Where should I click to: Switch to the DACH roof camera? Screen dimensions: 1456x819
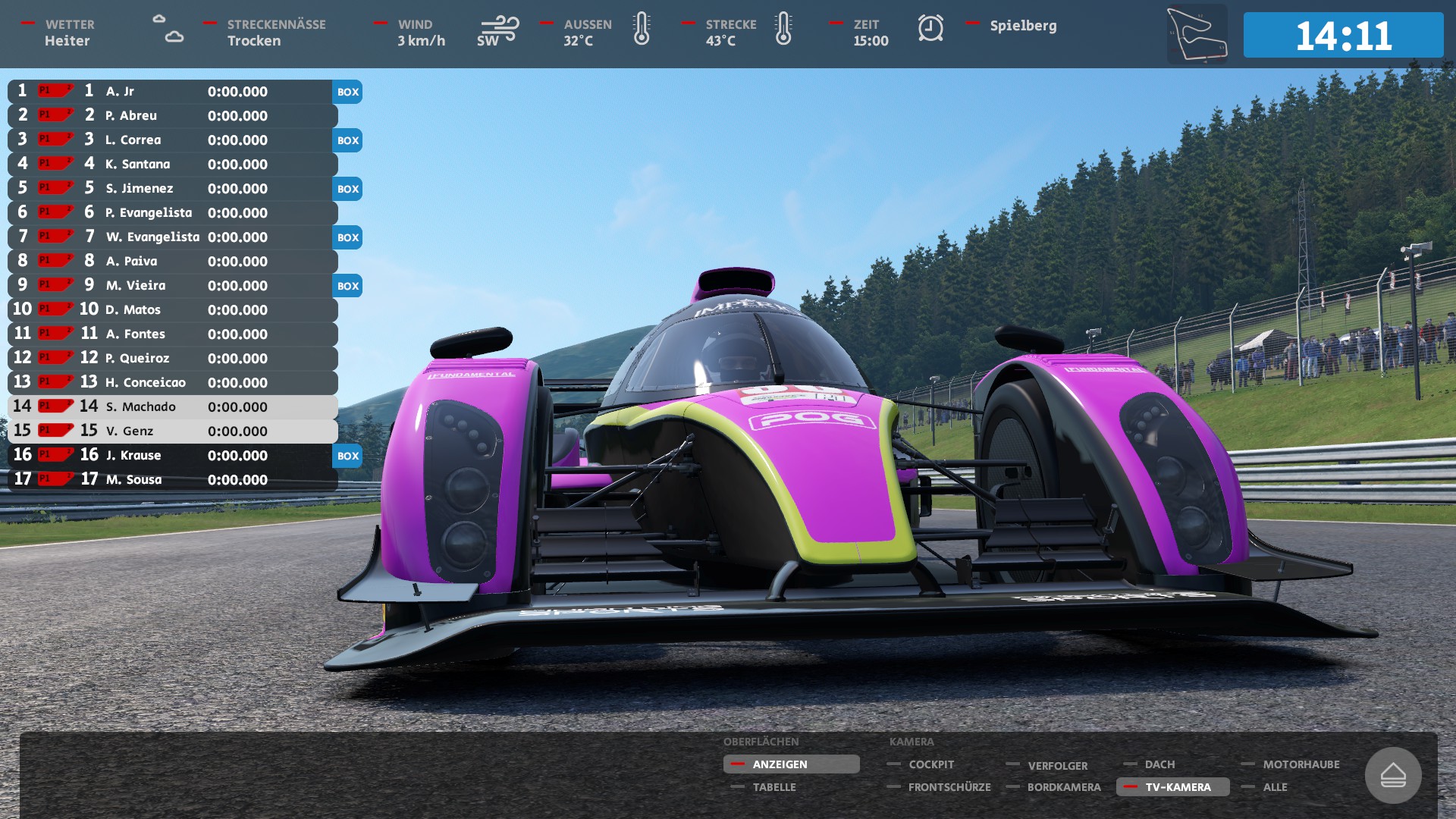1159,764
